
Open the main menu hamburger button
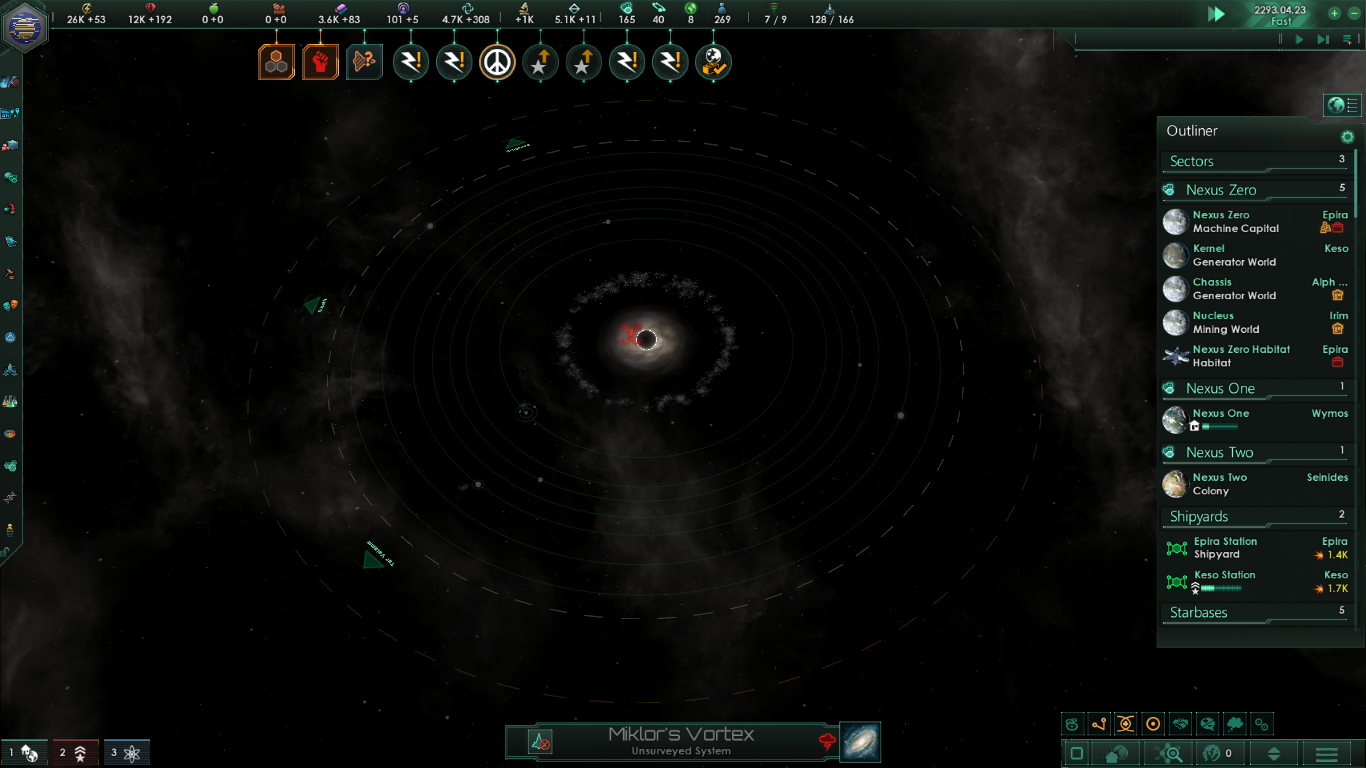tap(1326, 753)
